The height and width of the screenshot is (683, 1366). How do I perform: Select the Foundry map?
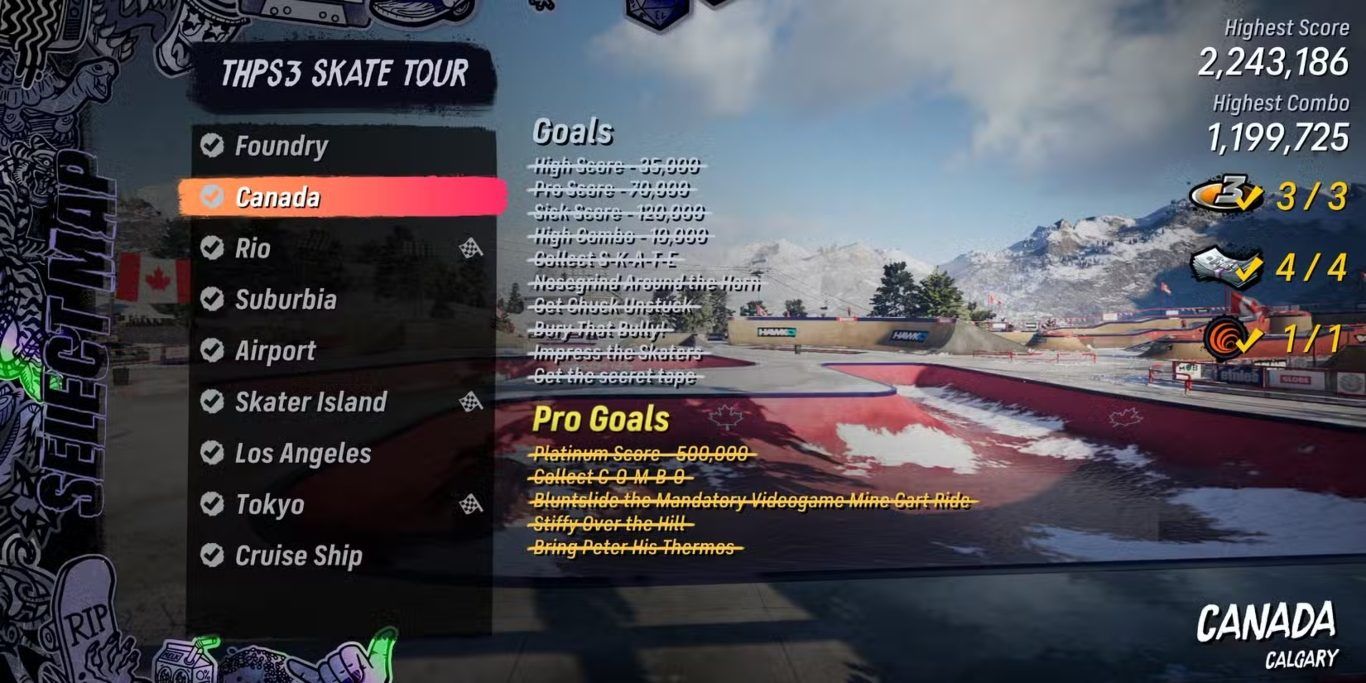[x=280, y=146]
